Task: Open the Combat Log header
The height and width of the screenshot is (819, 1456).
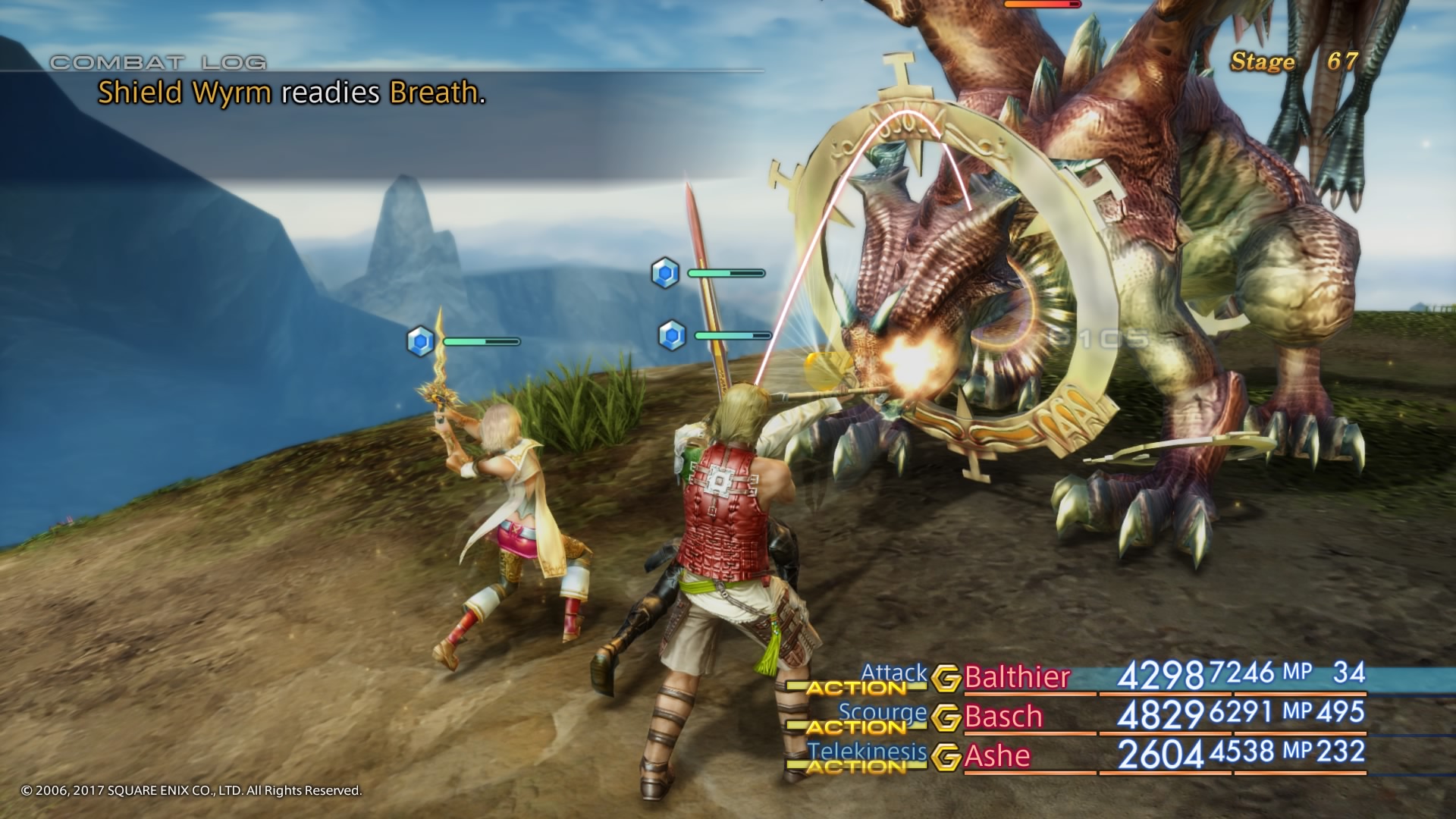Action: click(158, 62)
